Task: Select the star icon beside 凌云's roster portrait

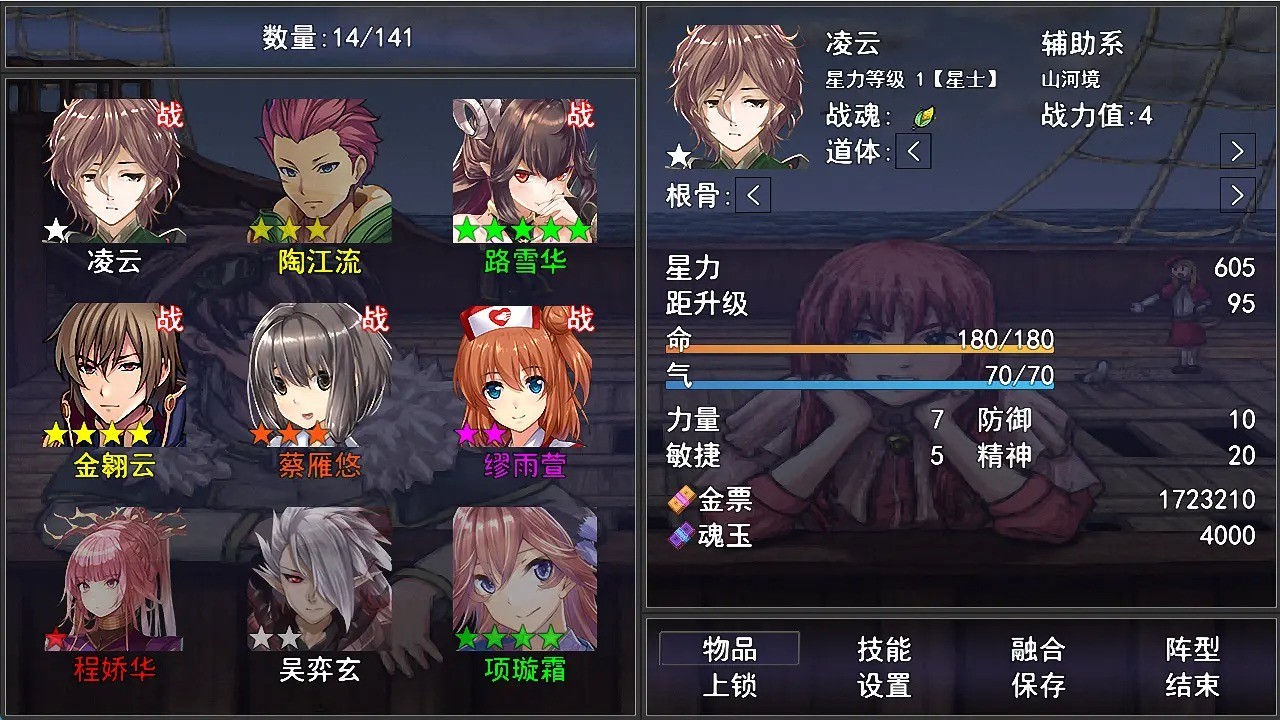Action: coord(56,227)
